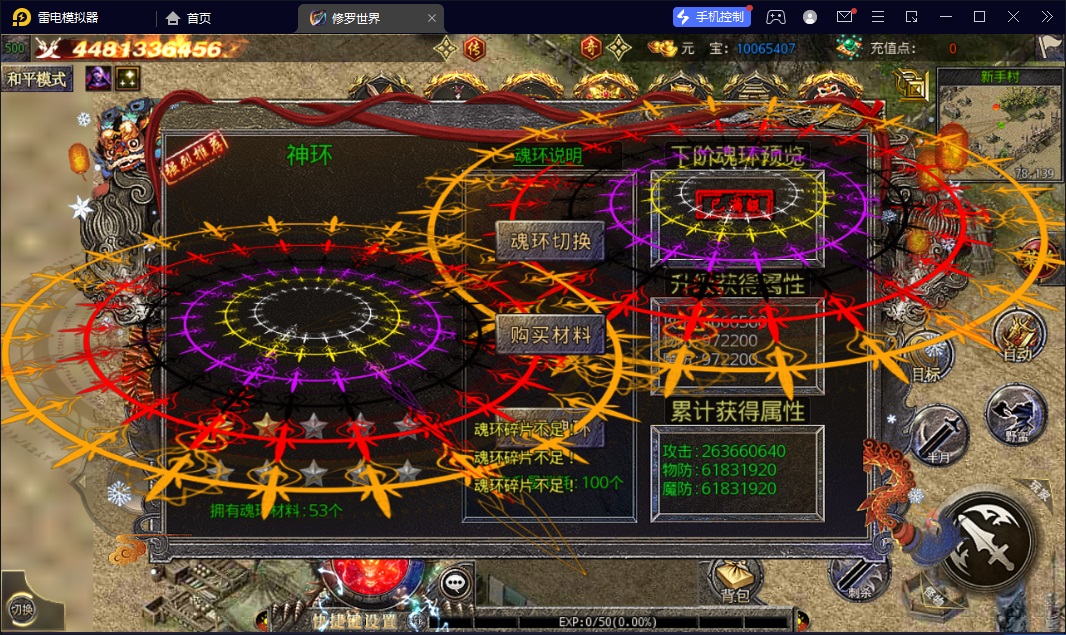This screenshot has height=635, width=1066.
Task: Click the red 奇 diamond icon
Action: coord(593,47)
